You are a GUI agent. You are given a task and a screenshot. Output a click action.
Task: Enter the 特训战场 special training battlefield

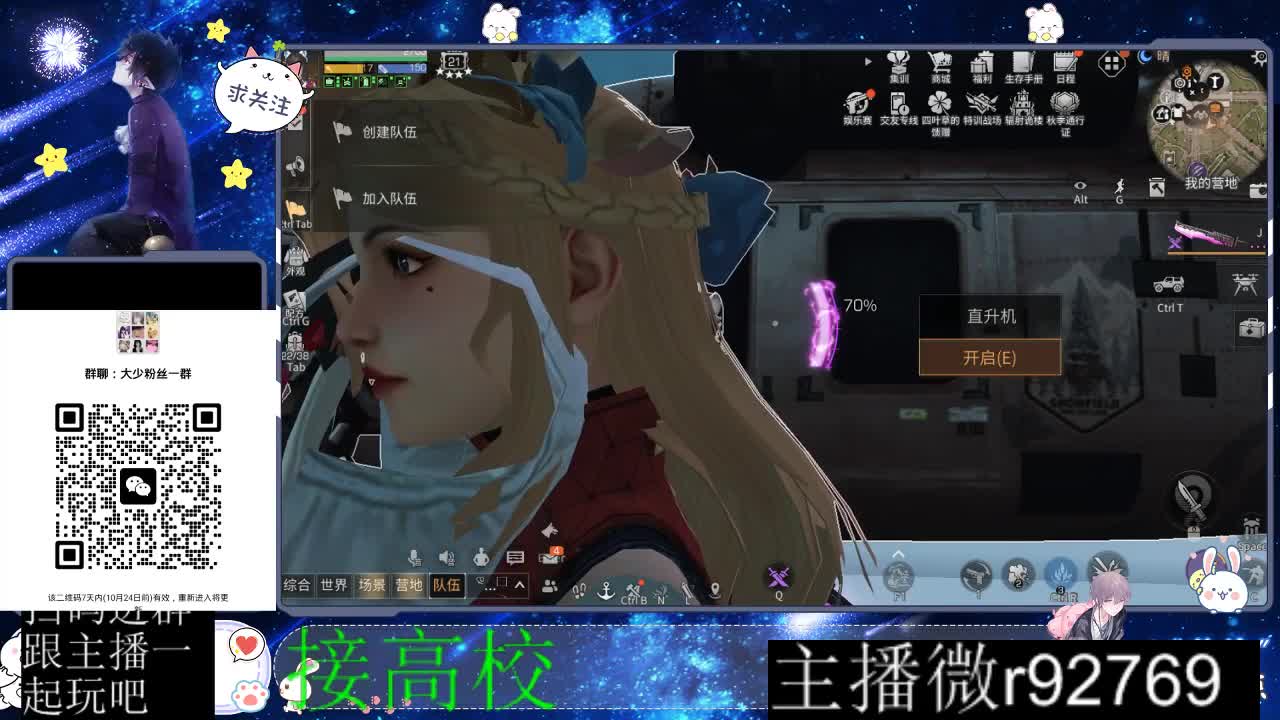tap(982, 102)
